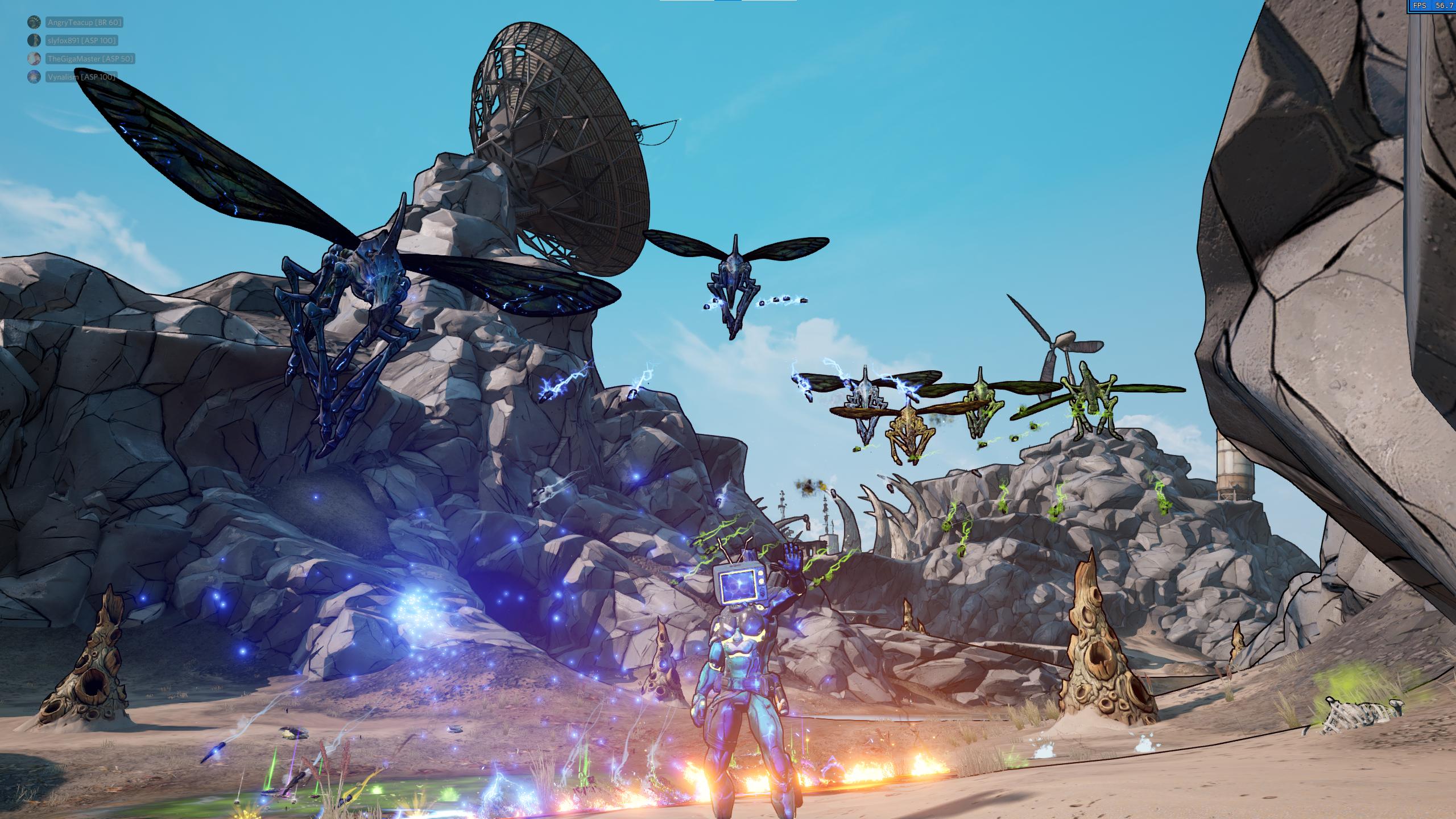The image size is (1456, 819).
Task: Click slyfox891's entry in the player list
Action: coord(82,40)
